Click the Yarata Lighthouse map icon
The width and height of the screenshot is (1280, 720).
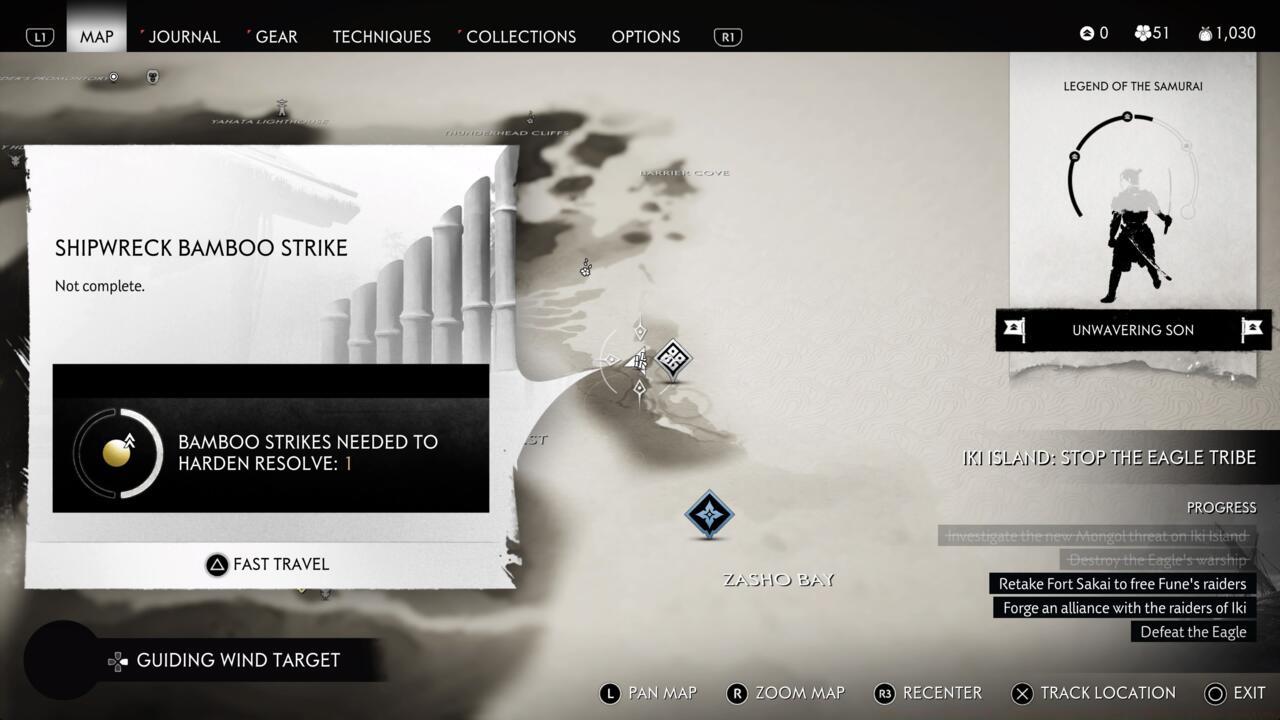pos(283,107)
